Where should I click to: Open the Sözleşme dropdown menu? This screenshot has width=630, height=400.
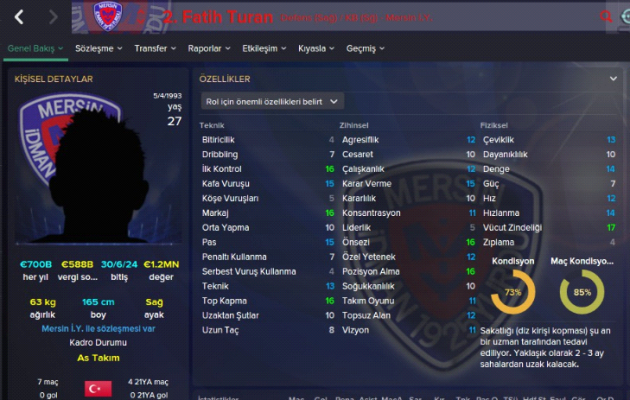pyautogui.click(x=99, y=47)
